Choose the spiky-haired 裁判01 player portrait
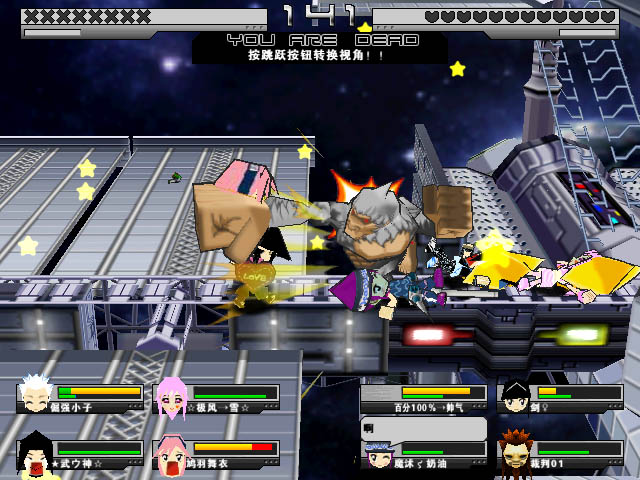Screen dimensions: 640x480 tap(515, 453)
